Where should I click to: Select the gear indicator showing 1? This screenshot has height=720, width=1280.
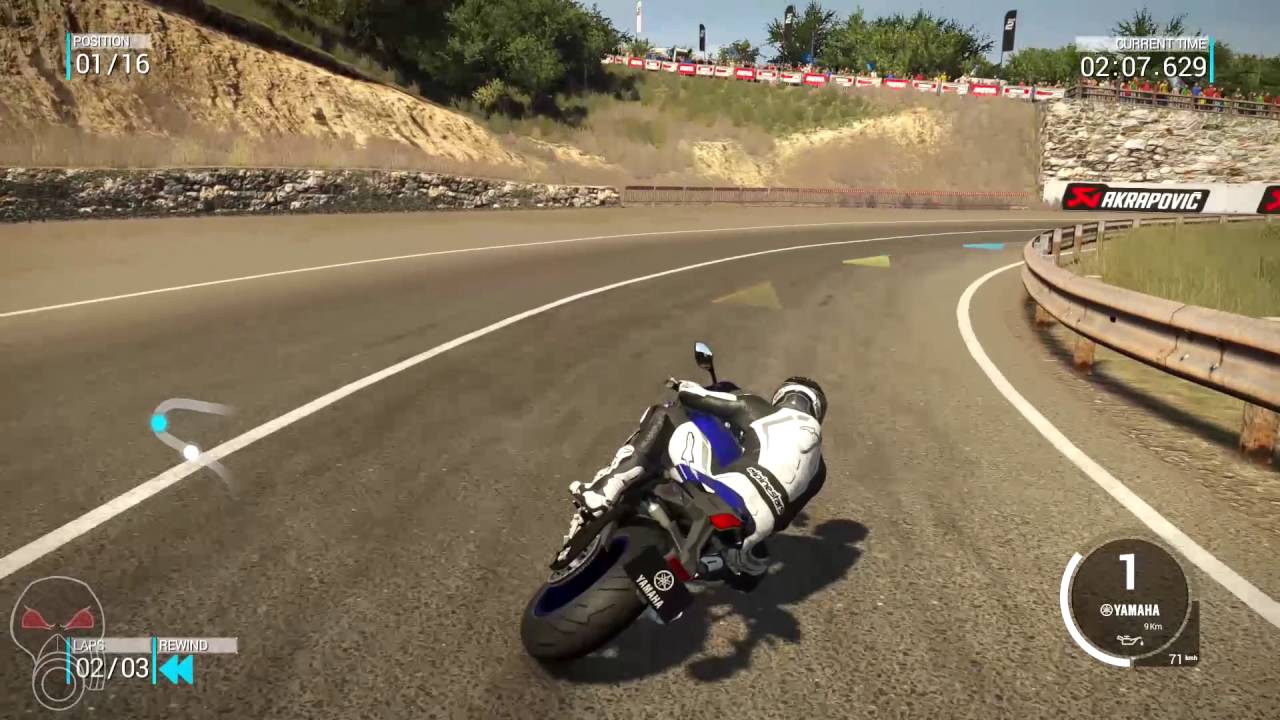point(1126,570)
